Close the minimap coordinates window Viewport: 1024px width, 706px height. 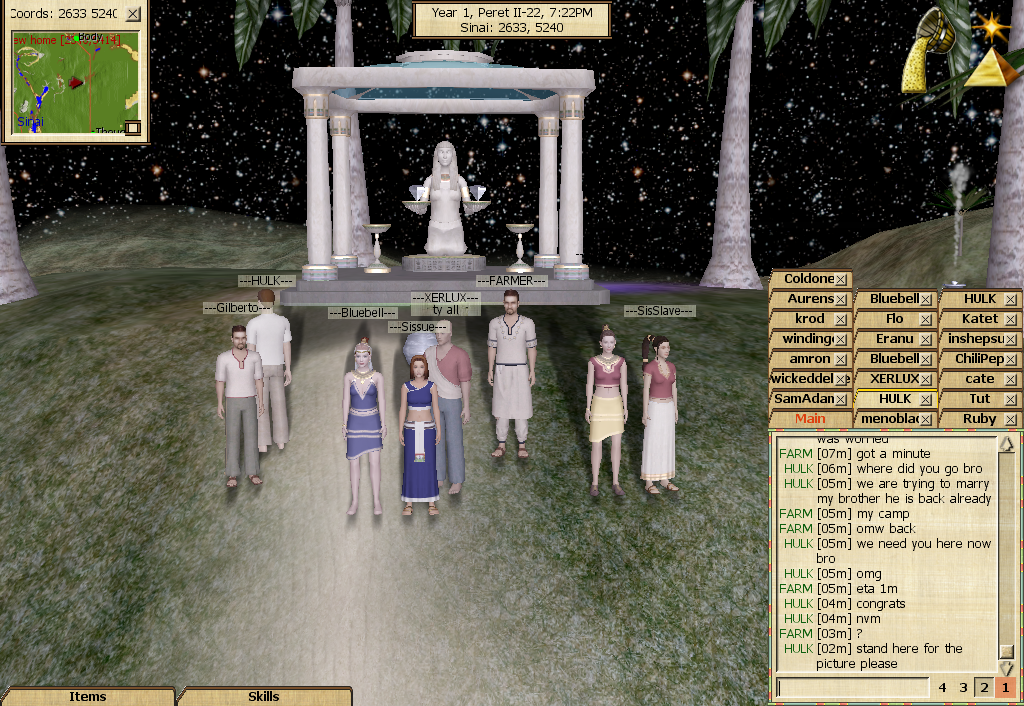tap(133, 14)
